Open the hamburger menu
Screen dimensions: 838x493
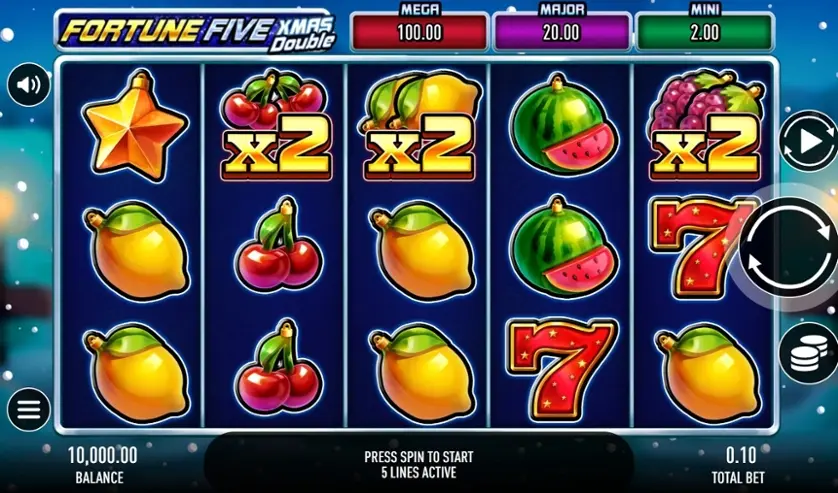point(28,409)
